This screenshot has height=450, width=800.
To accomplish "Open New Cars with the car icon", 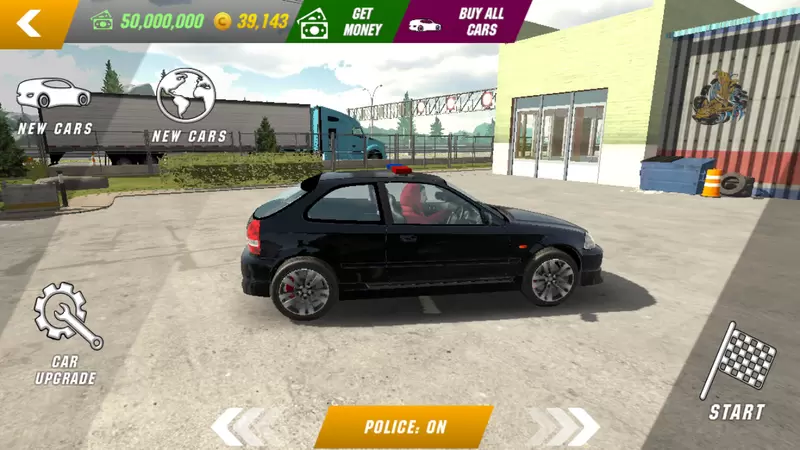I will 54,104.
